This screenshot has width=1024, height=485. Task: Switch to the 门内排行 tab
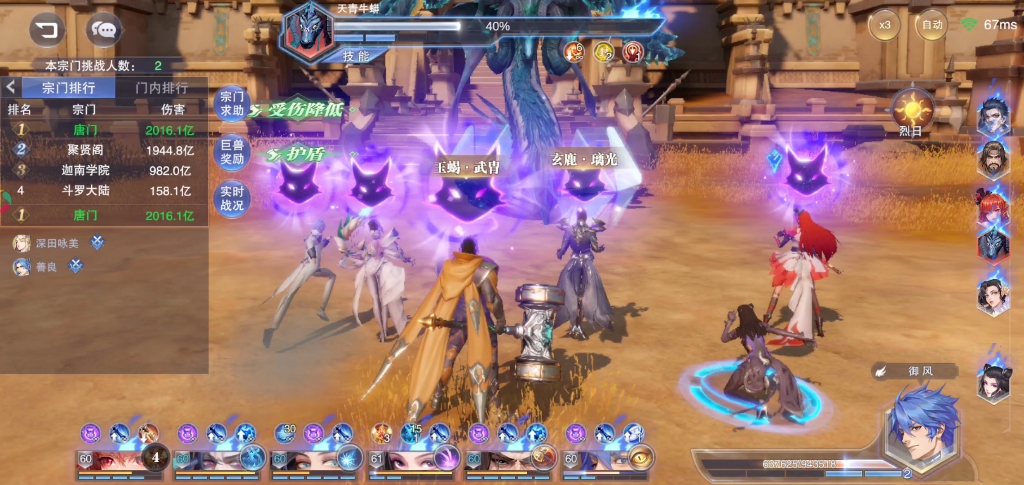coord(161,88)
